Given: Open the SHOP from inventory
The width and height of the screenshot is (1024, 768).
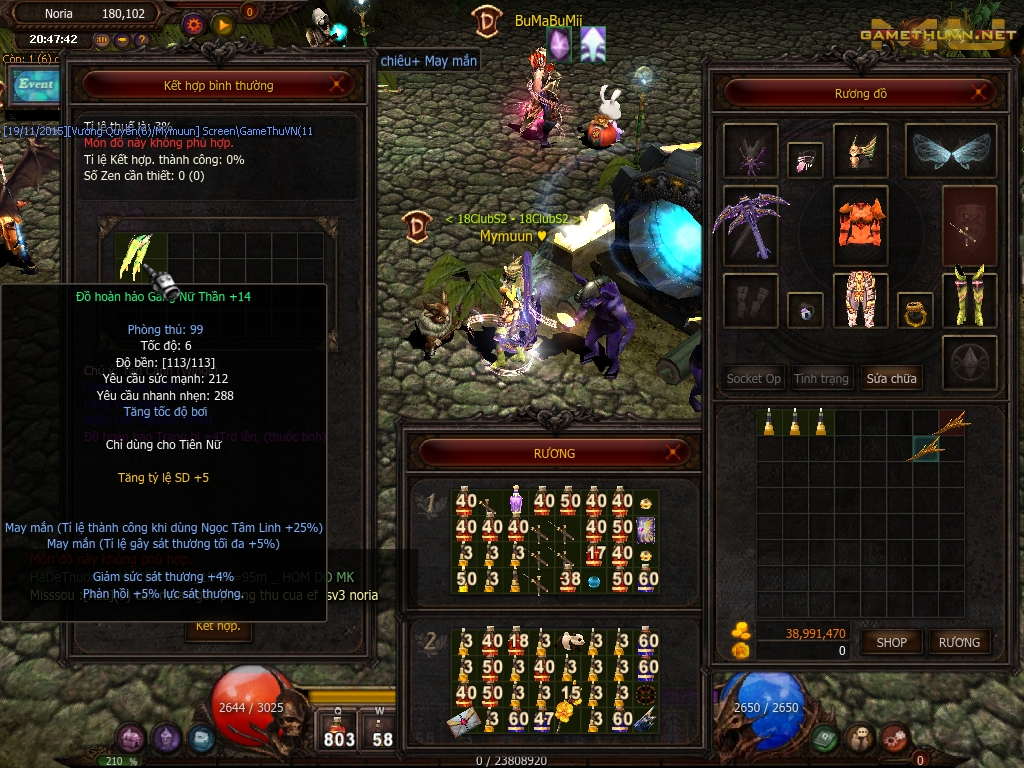Looking at the screenshot, I should (x=891, y=642).
